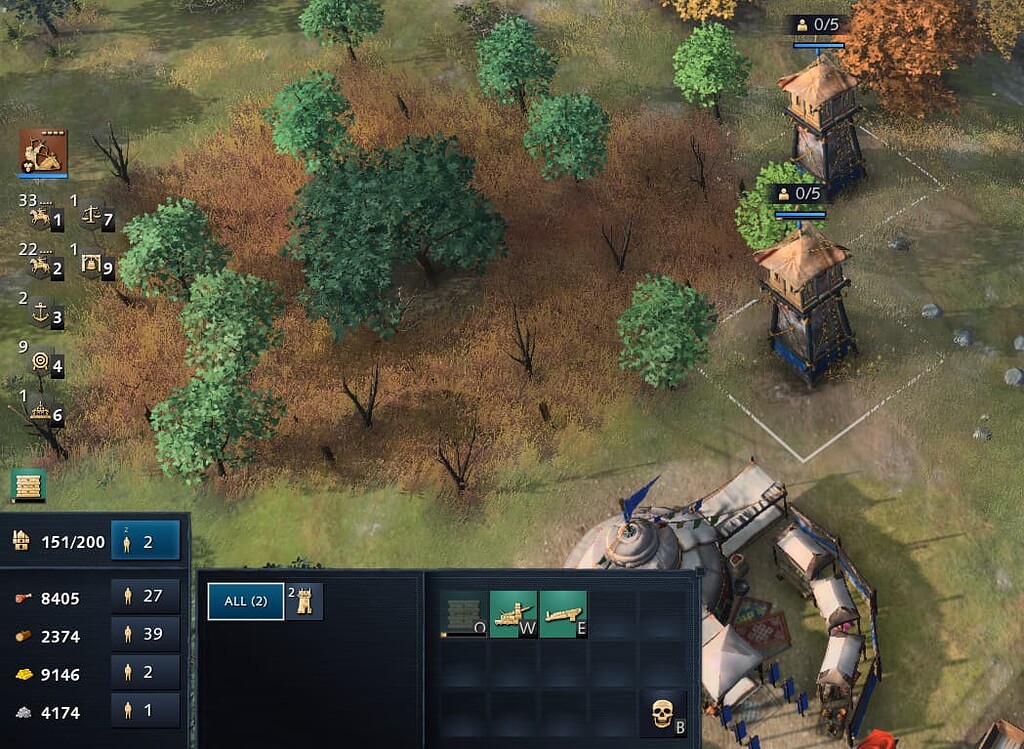Select control group 7 with scales icon
This screenshot has width=1024, height=749.
pyautogui.click(x=96, y=218)
